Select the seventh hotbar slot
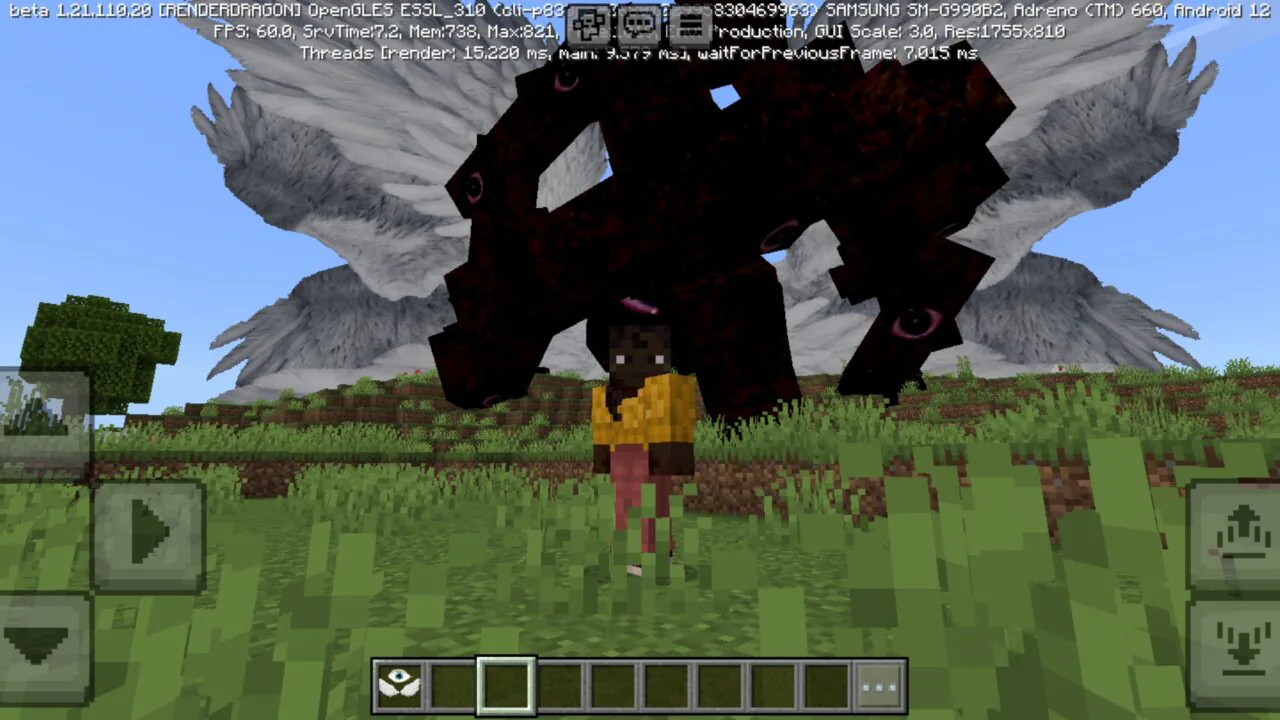1280x720 pixels. click(719, 686)
